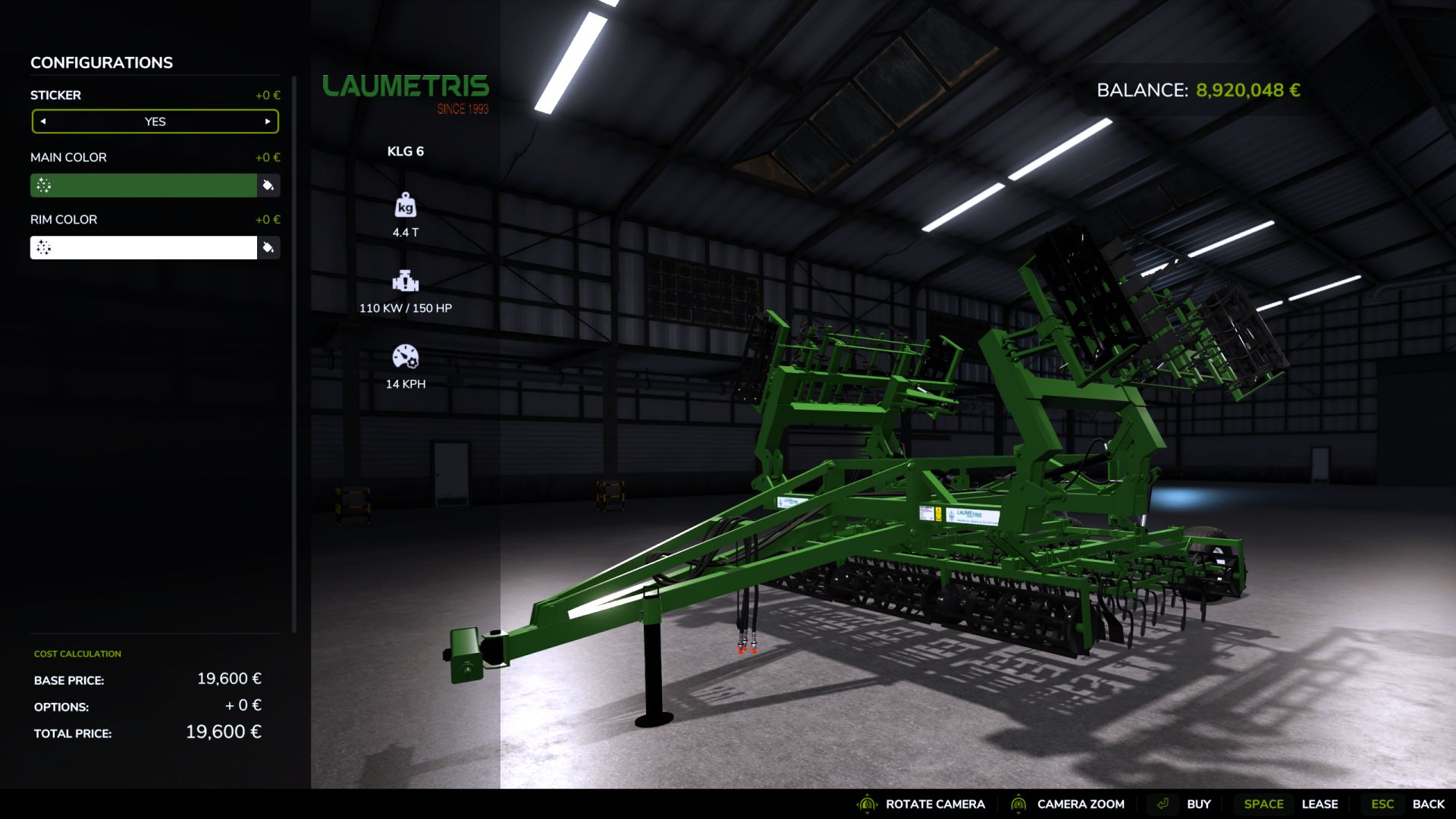Open the Main Color paint bucket picker
This screenshot has width=1456, height=819.
(x=269, y=185)
